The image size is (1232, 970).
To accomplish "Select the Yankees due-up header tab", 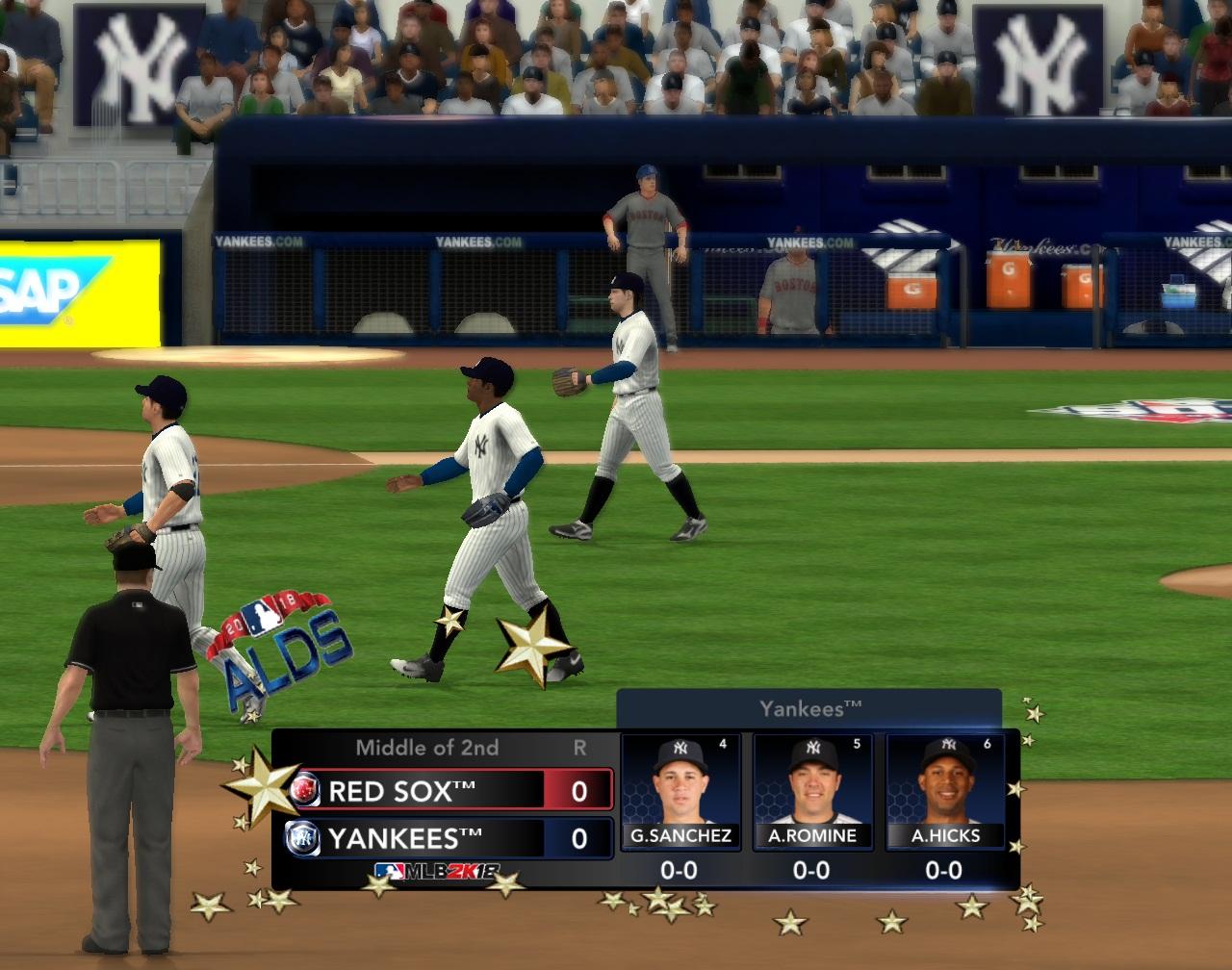I will pyautogui.click(x=809, y=709).
